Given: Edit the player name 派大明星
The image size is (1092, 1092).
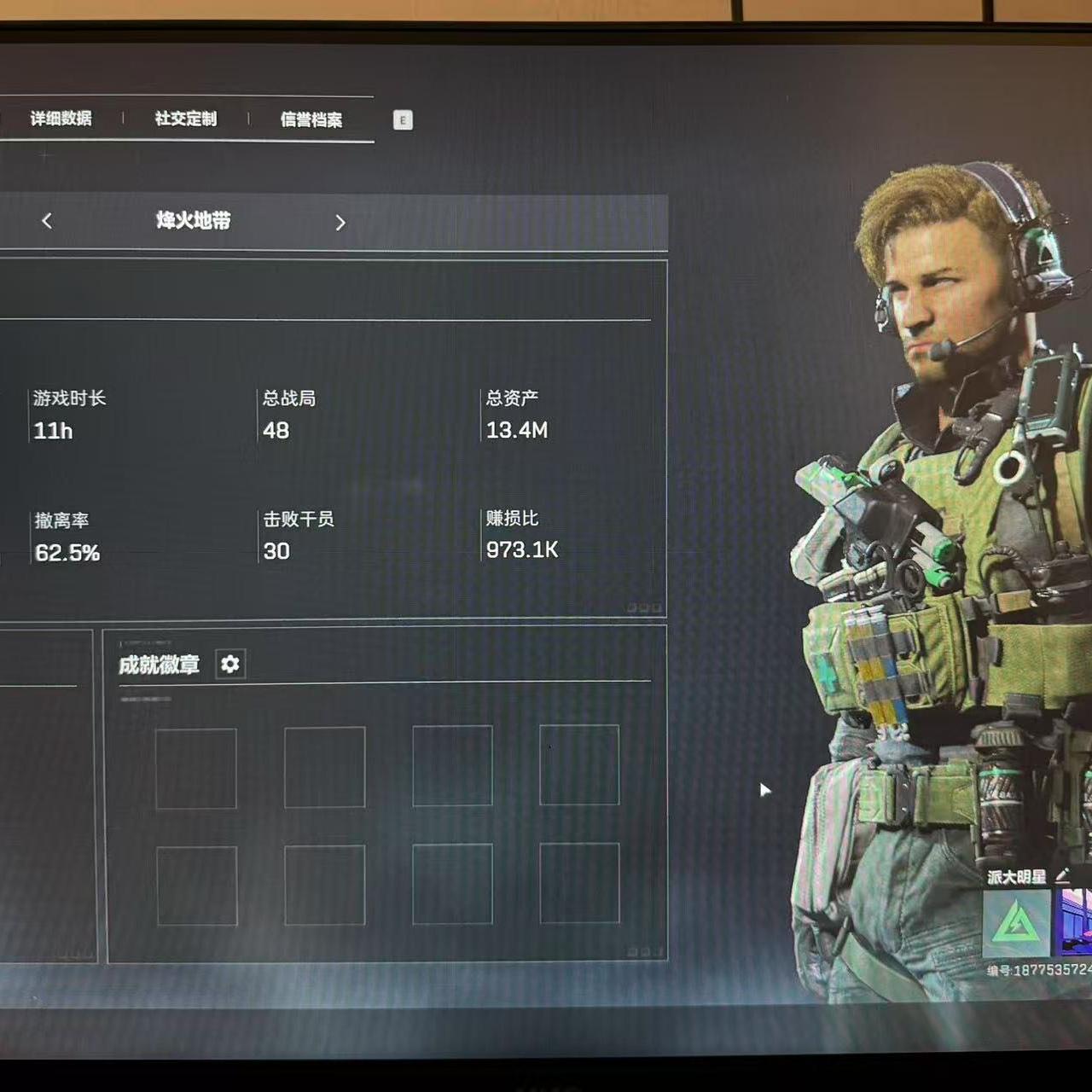Looking at the screenshot, I should [x=1062, y=875].
